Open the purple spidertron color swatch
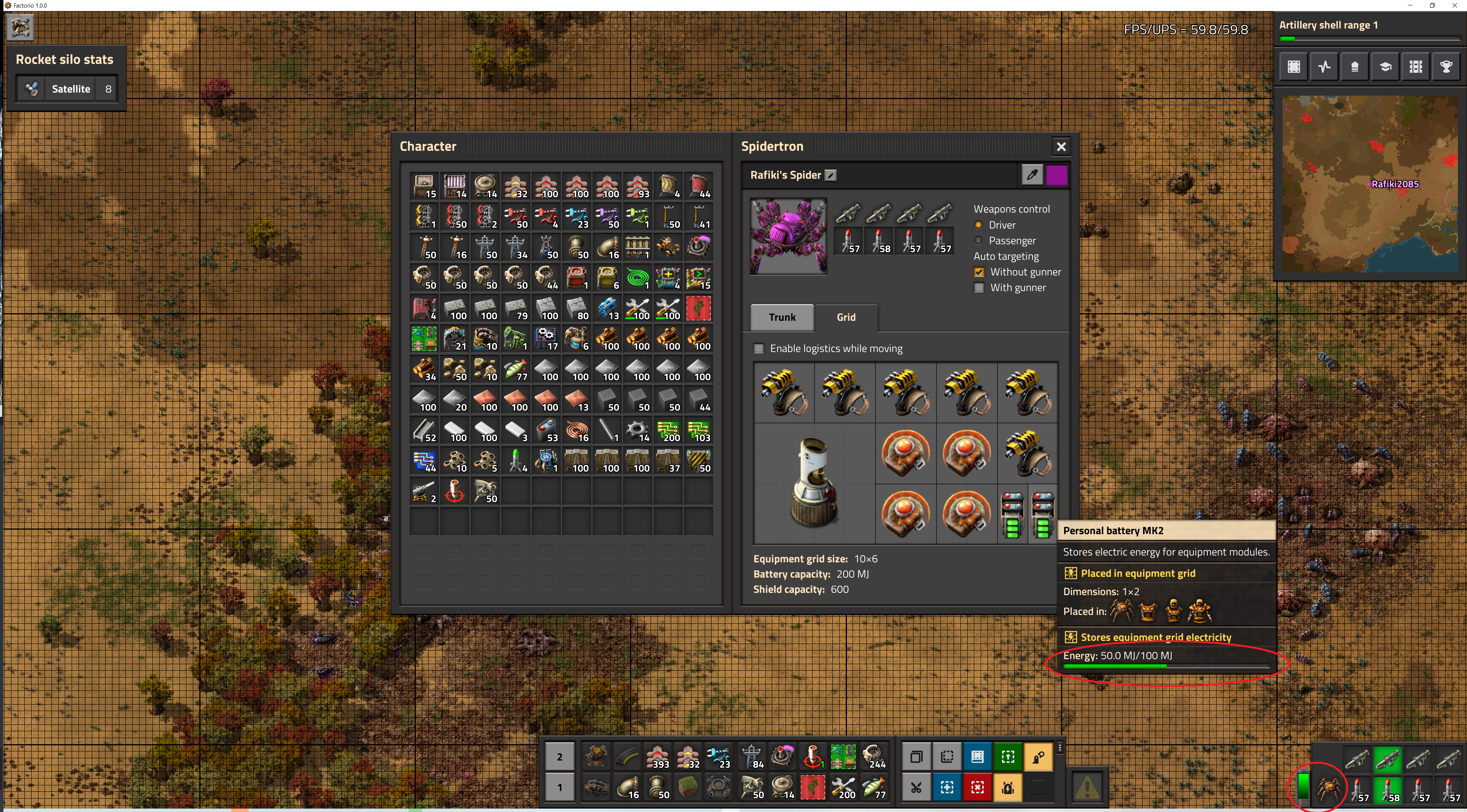 point(1057,175)
